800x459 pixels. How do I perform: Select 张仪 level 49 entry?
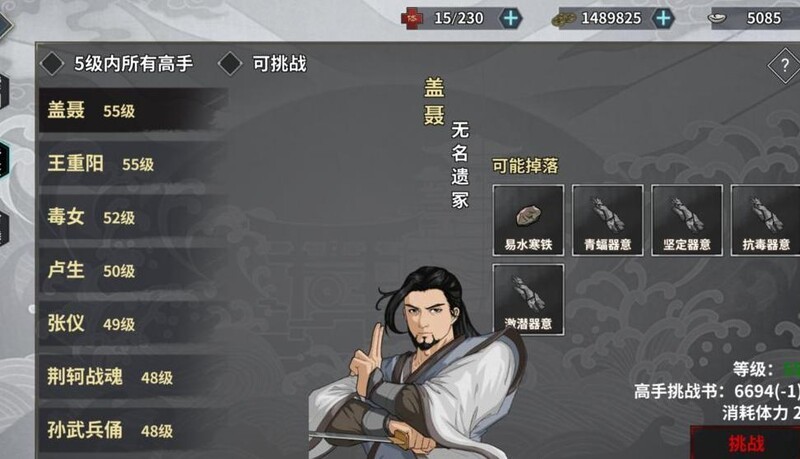click(130, 323)
